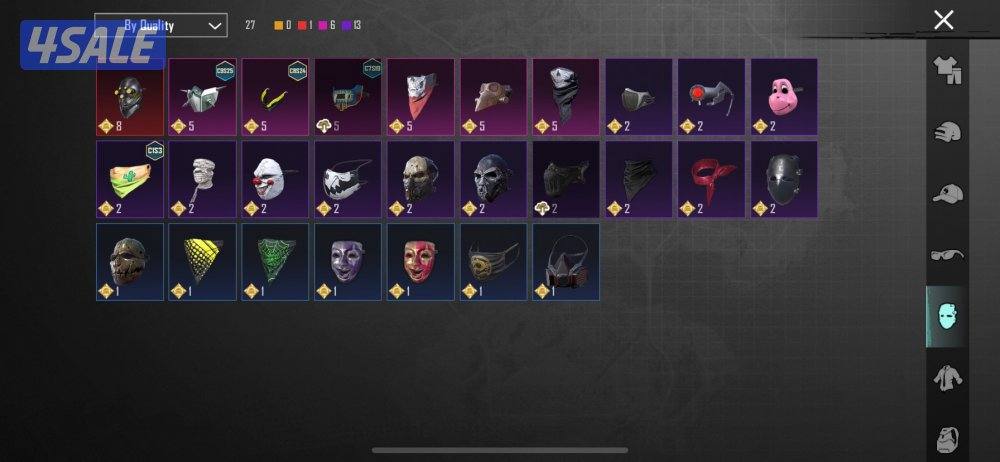Choose the green spiderweb bandana
The image size is (1000, 462).
(275, 261)
